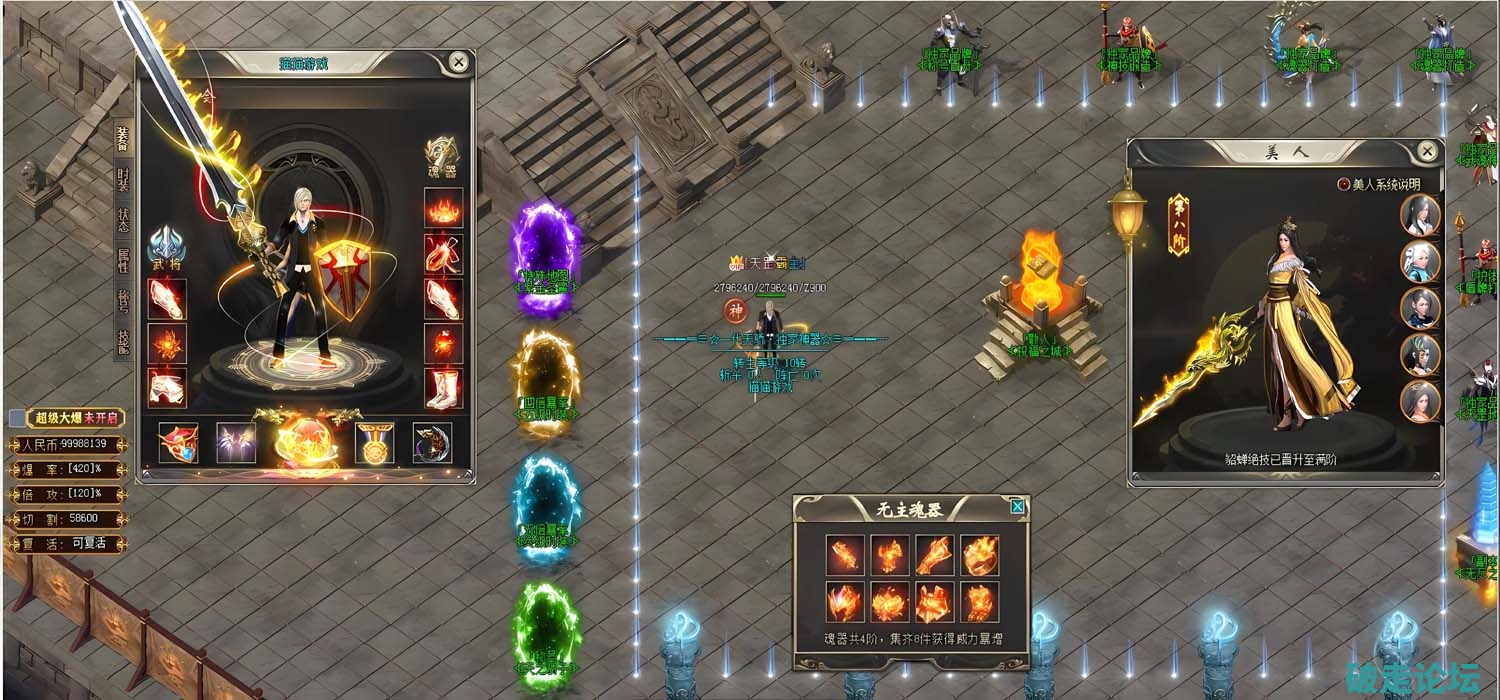Select the top beauty portrait
Screen dimensions: 1500x700
point(1420,215)
